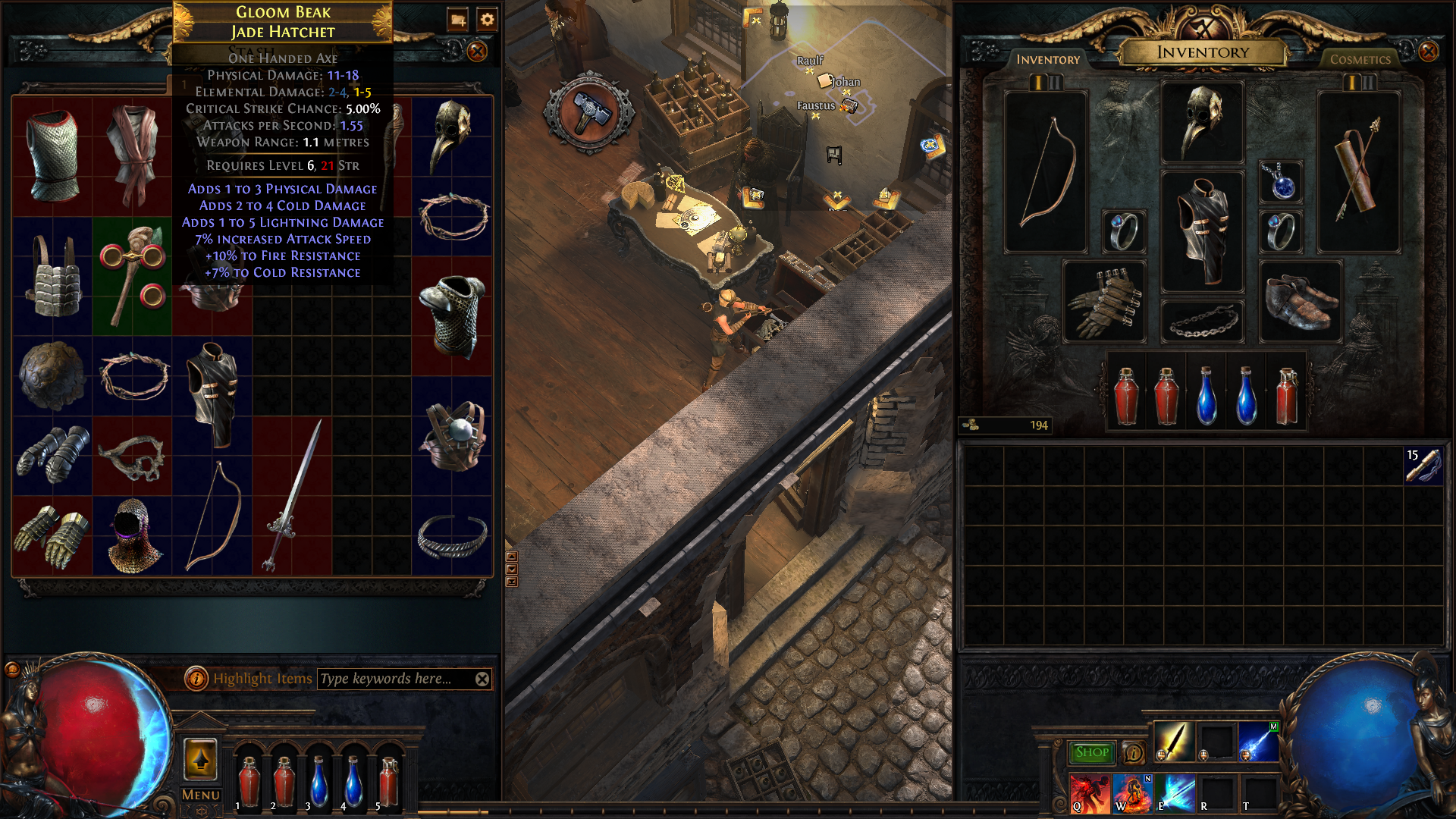
Task: Open the game Menu
Action: 200,795
